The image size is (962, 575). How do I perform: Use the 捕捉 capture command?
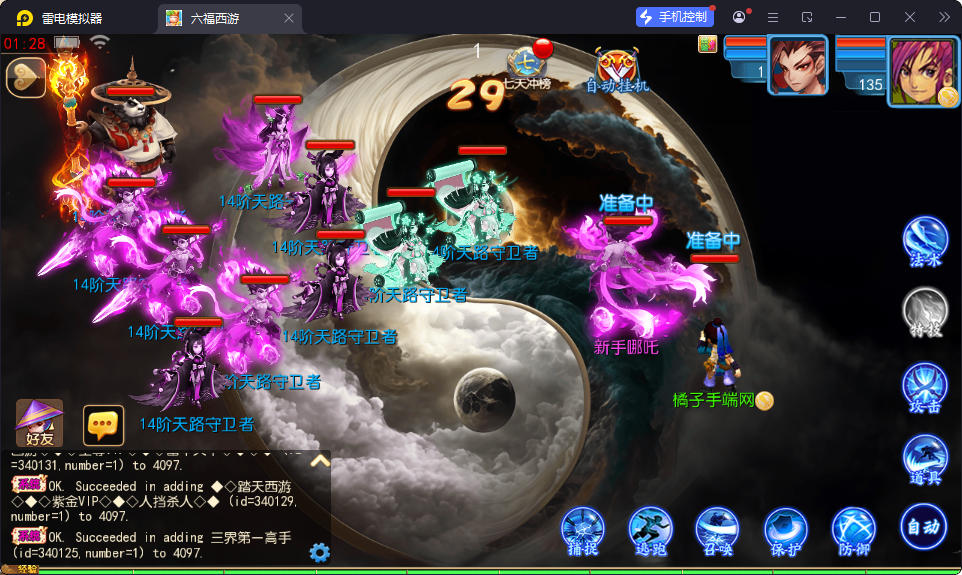coord(582,530)
